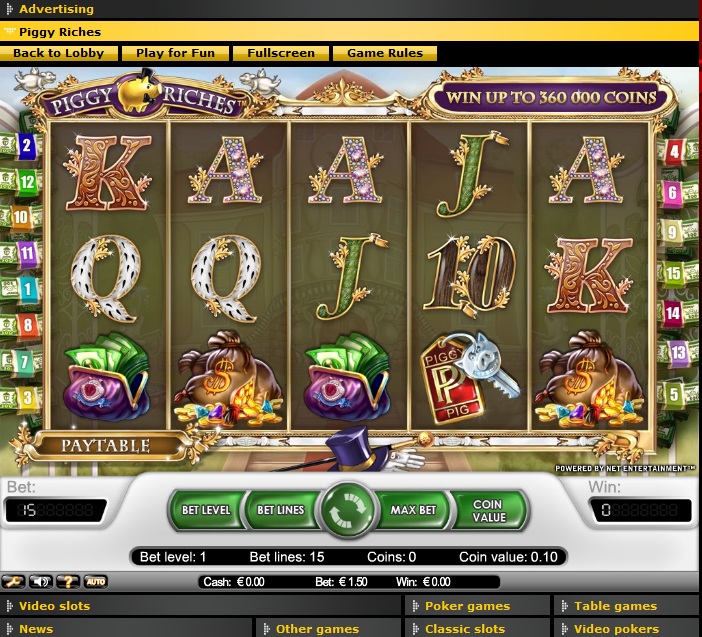The image size is (702, 637).
Task: Choose Play for Fun mode
Action: coord(176,53)
